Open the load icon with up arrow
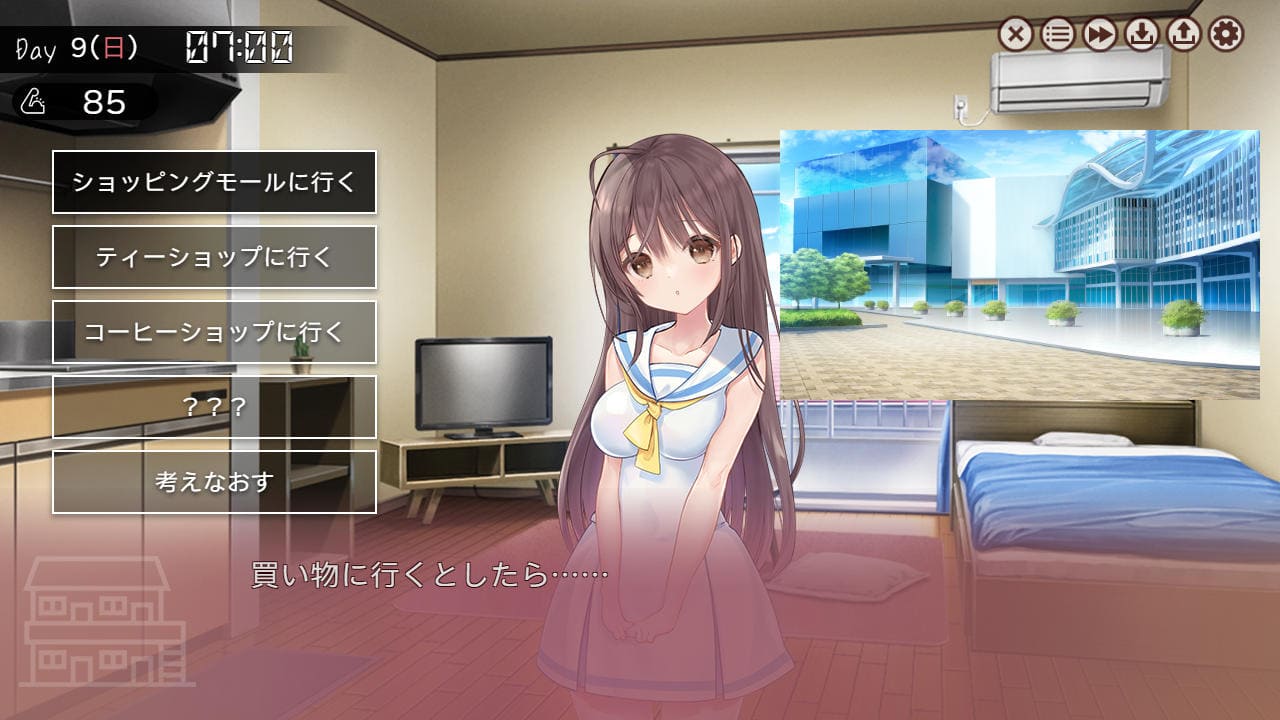 coord(1183,35)
